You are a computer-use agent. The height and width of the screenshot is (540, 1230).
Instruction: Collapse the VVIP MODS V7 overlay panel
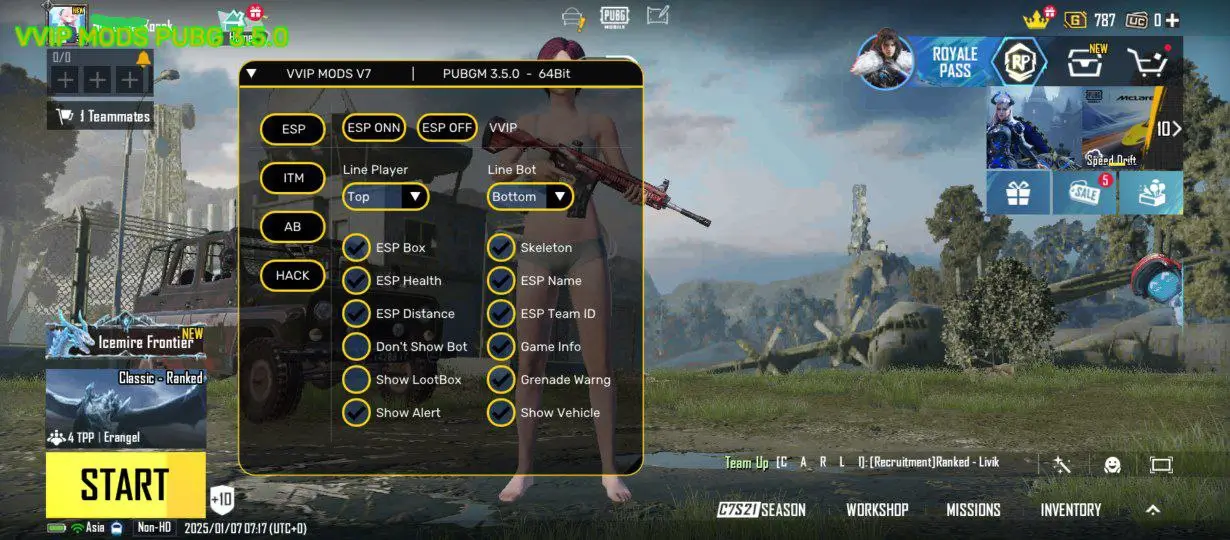click(x=252, y=73)
